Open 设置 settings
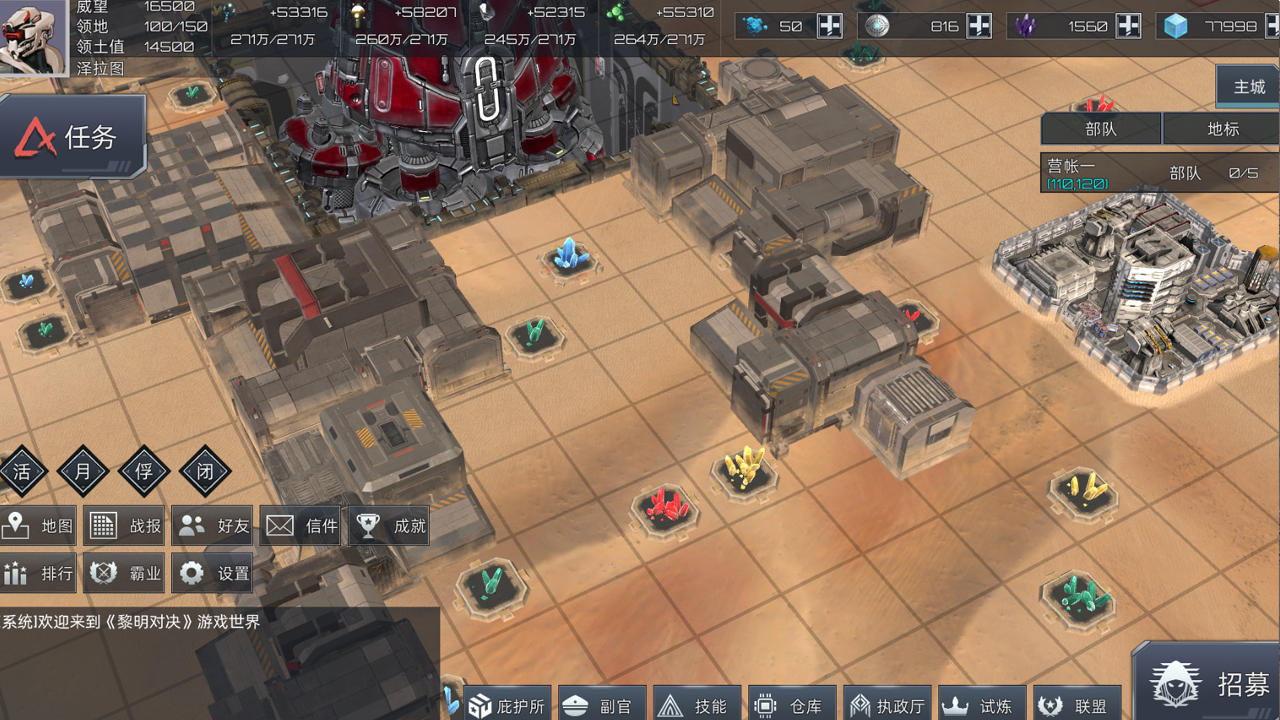The height and width of the screenshot is (720, 1280). click(214, 573)
